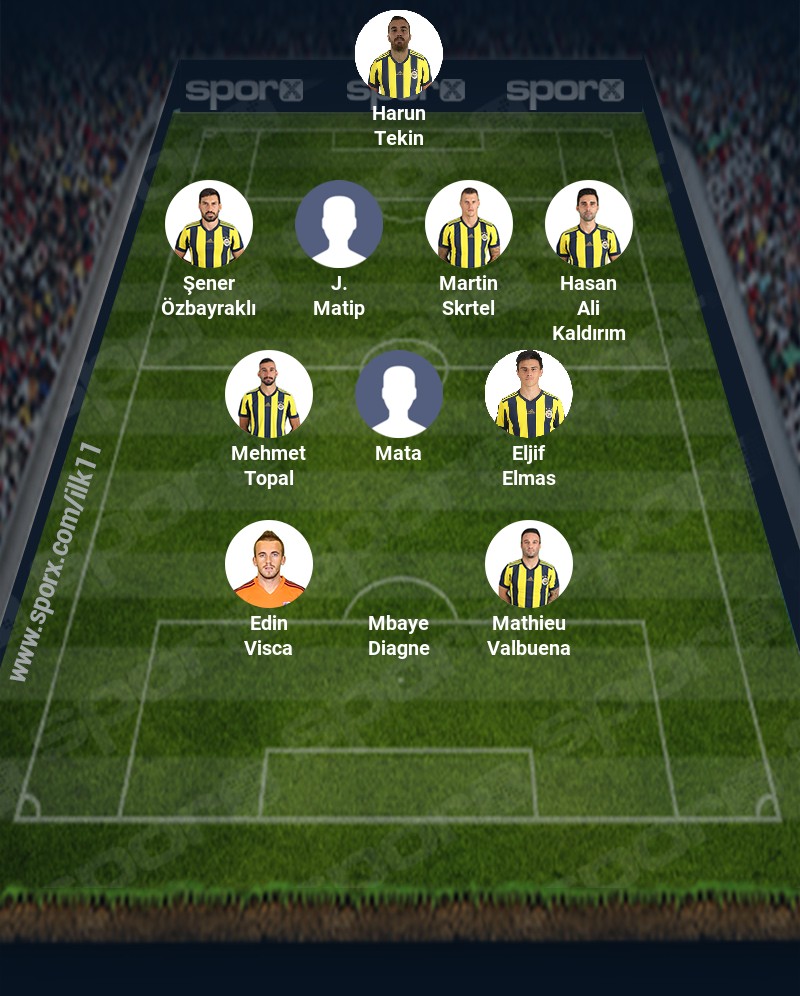Select the Mbaye Diagne name label
The image size is (800, 996).
click(399, 636)
